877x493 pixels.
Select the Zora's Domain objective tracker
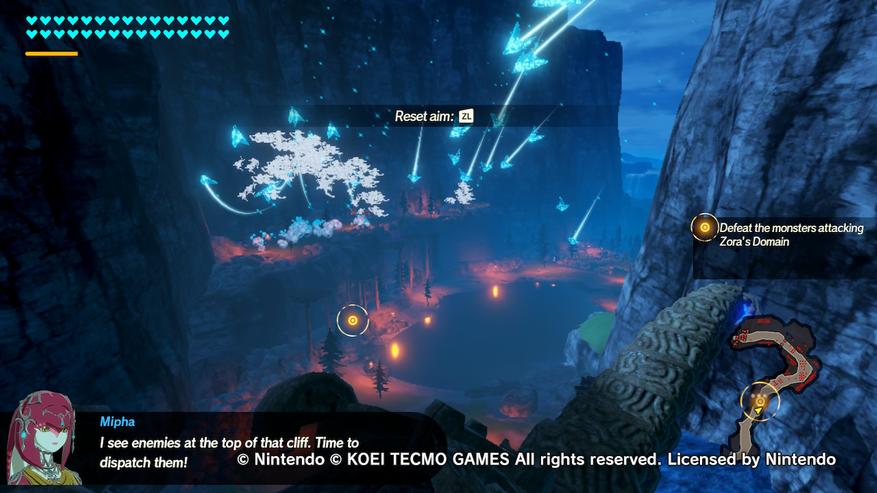[x=780, y=235]
